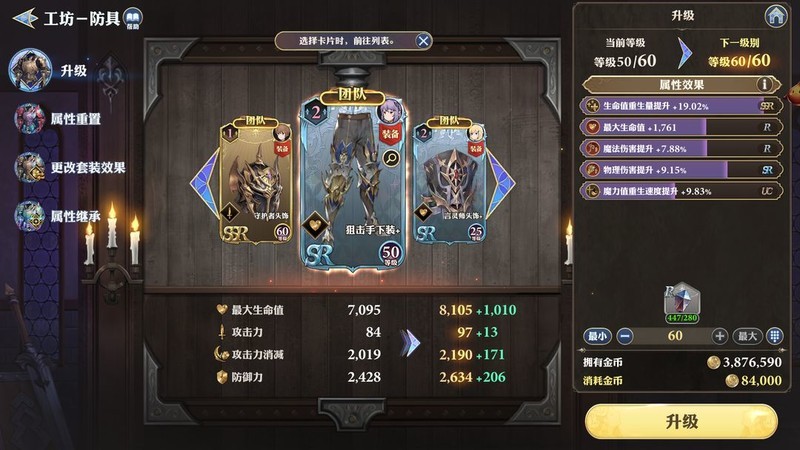Switch to 属性继承 attribute inheritance
This screenshot has width=800, height=450.
pos(60,214)
